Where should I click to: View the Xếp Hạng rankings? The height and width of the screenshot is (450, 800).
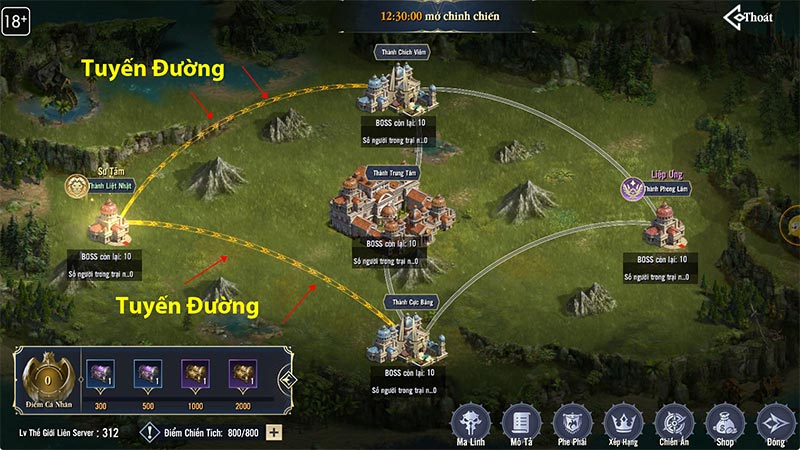click(x=623, y=420)
